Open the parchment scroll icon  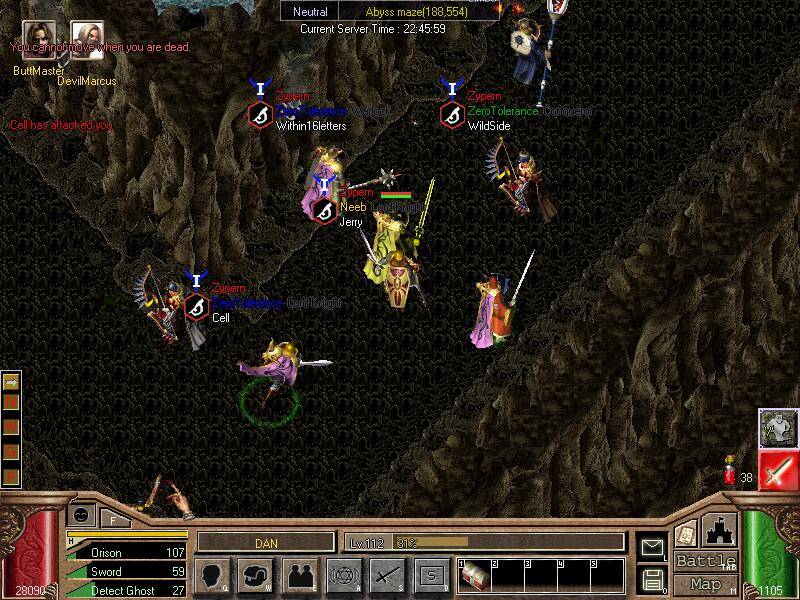pyautogui.click(x=686, y=533)
